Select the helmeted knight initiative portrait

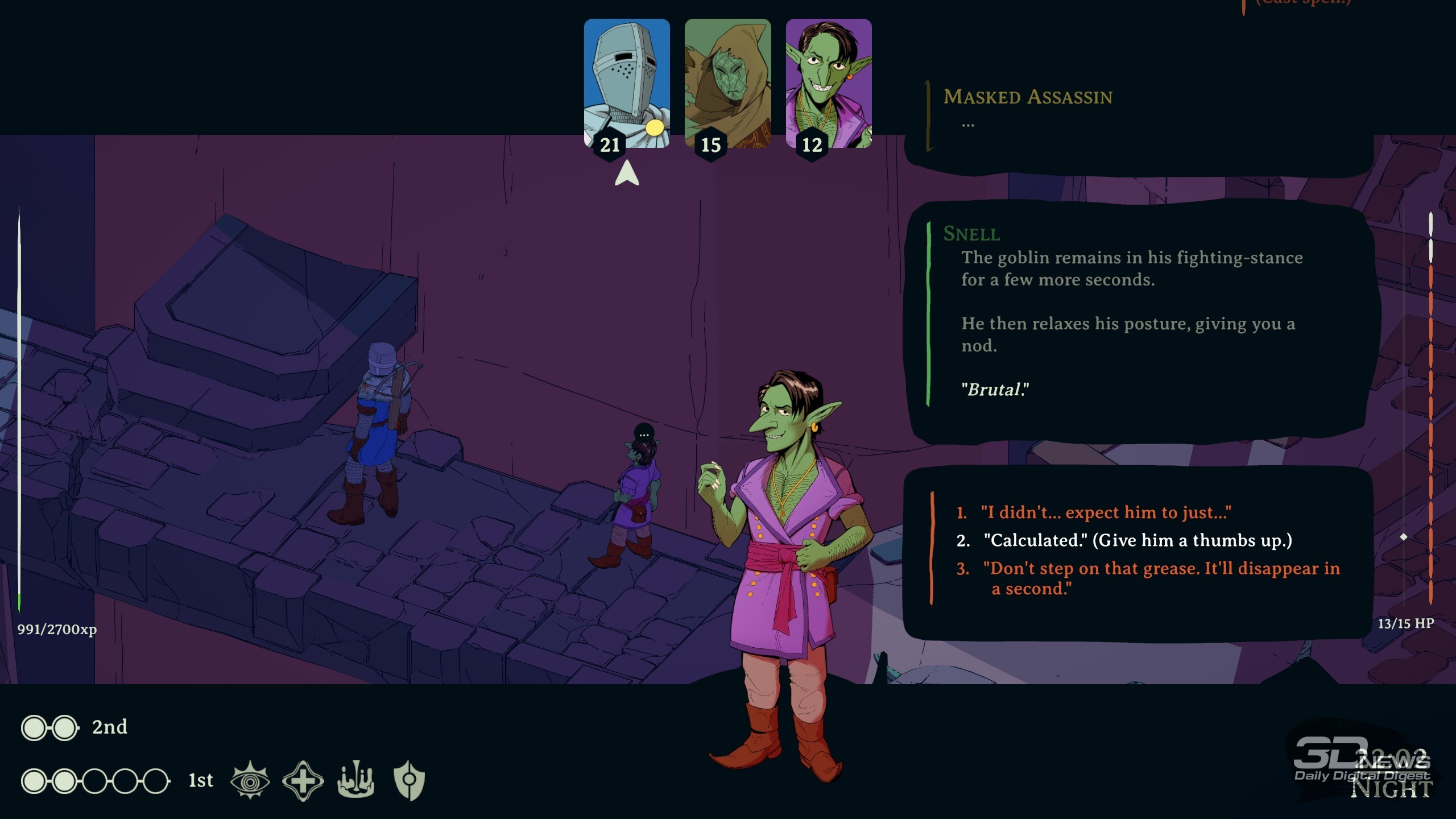coord(626,84)
